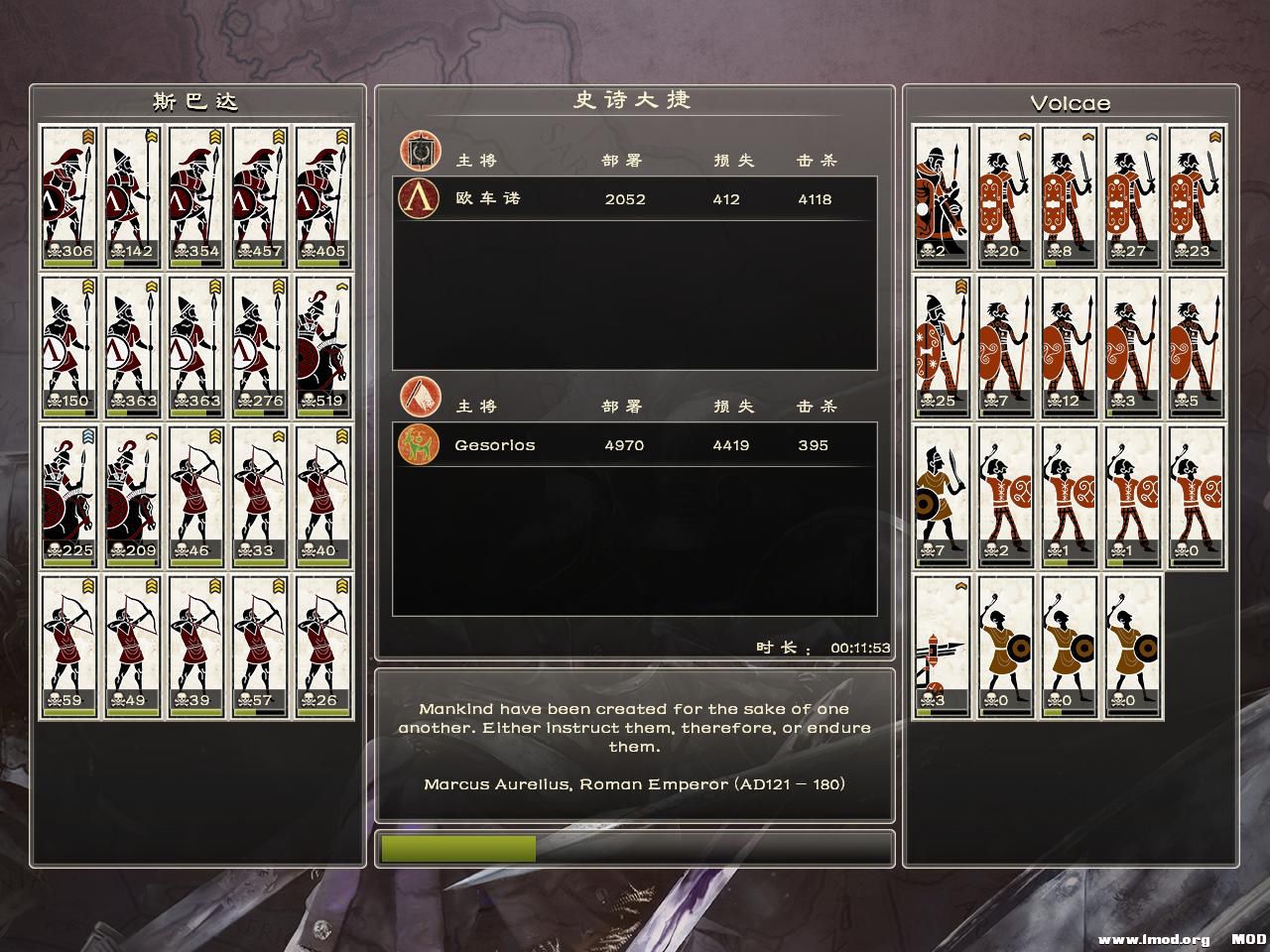Screen dimensions: 1270x952
Task: Select the Spartan unit card showing 457 kills
Action: 261,196
